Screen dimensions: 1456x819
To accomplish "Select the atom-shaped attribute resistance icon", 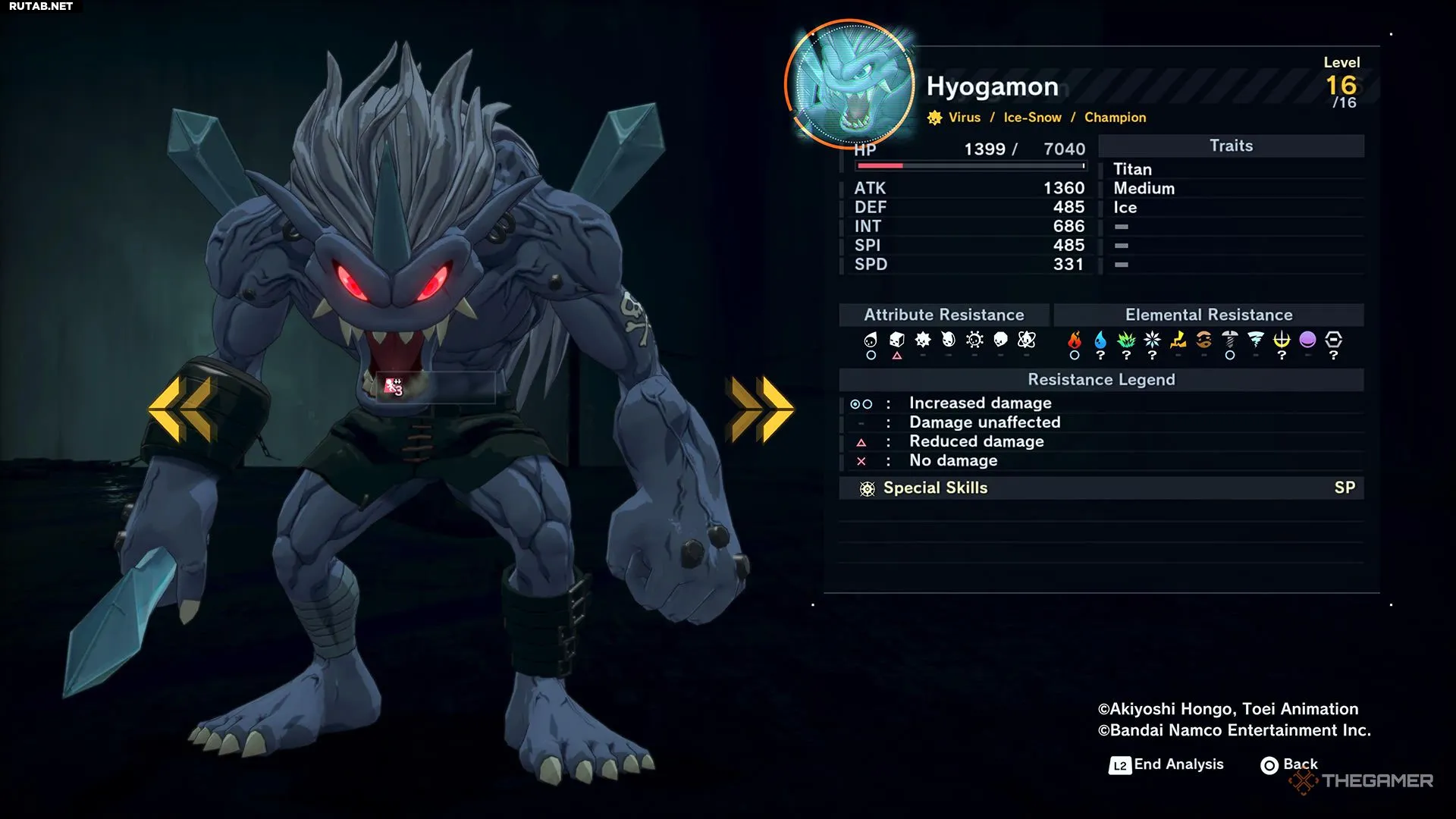I will 1027,340.
